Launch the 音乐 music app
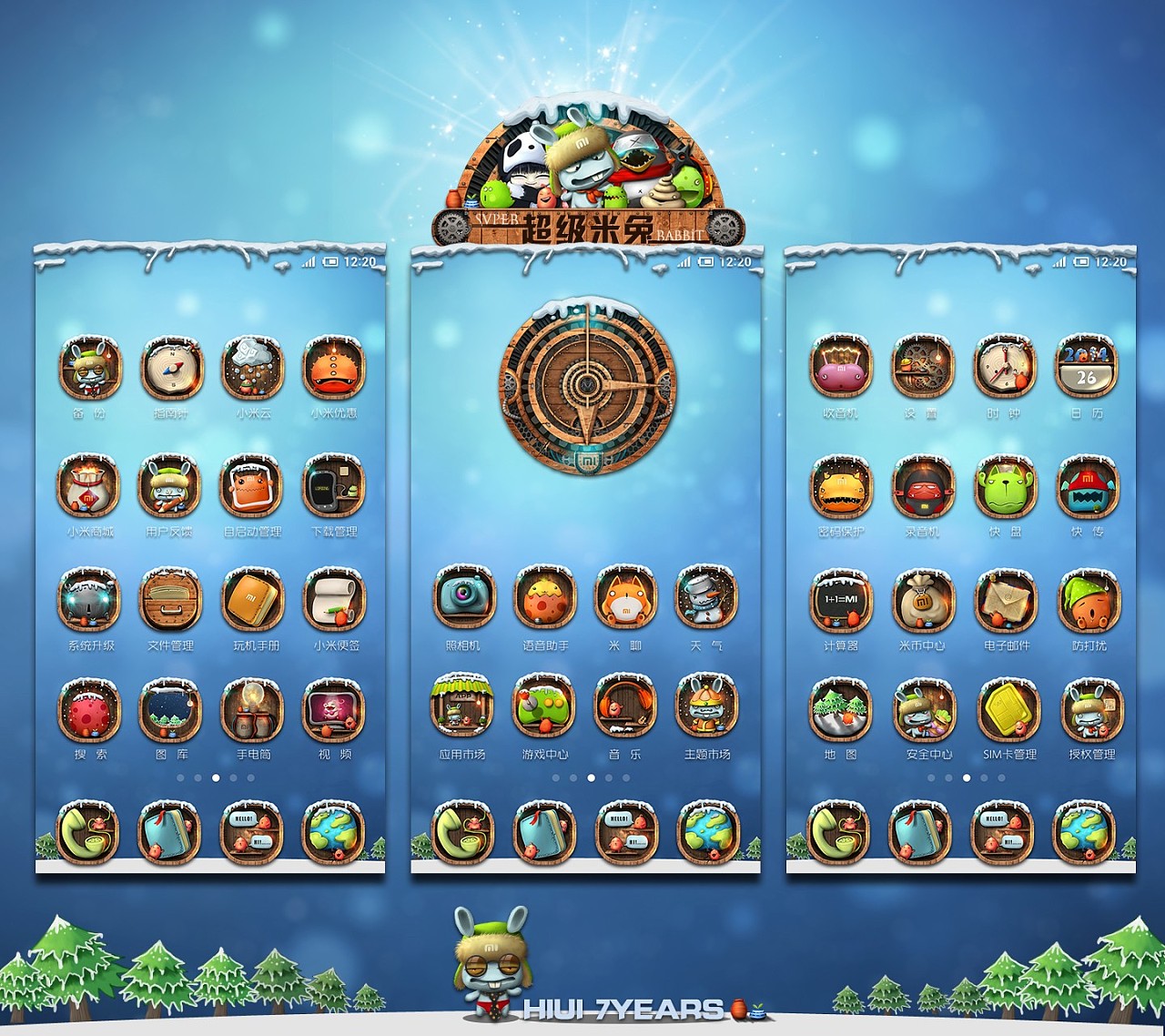The image size is (1165, 1036). pyautogui.click(x=625, y=706)
